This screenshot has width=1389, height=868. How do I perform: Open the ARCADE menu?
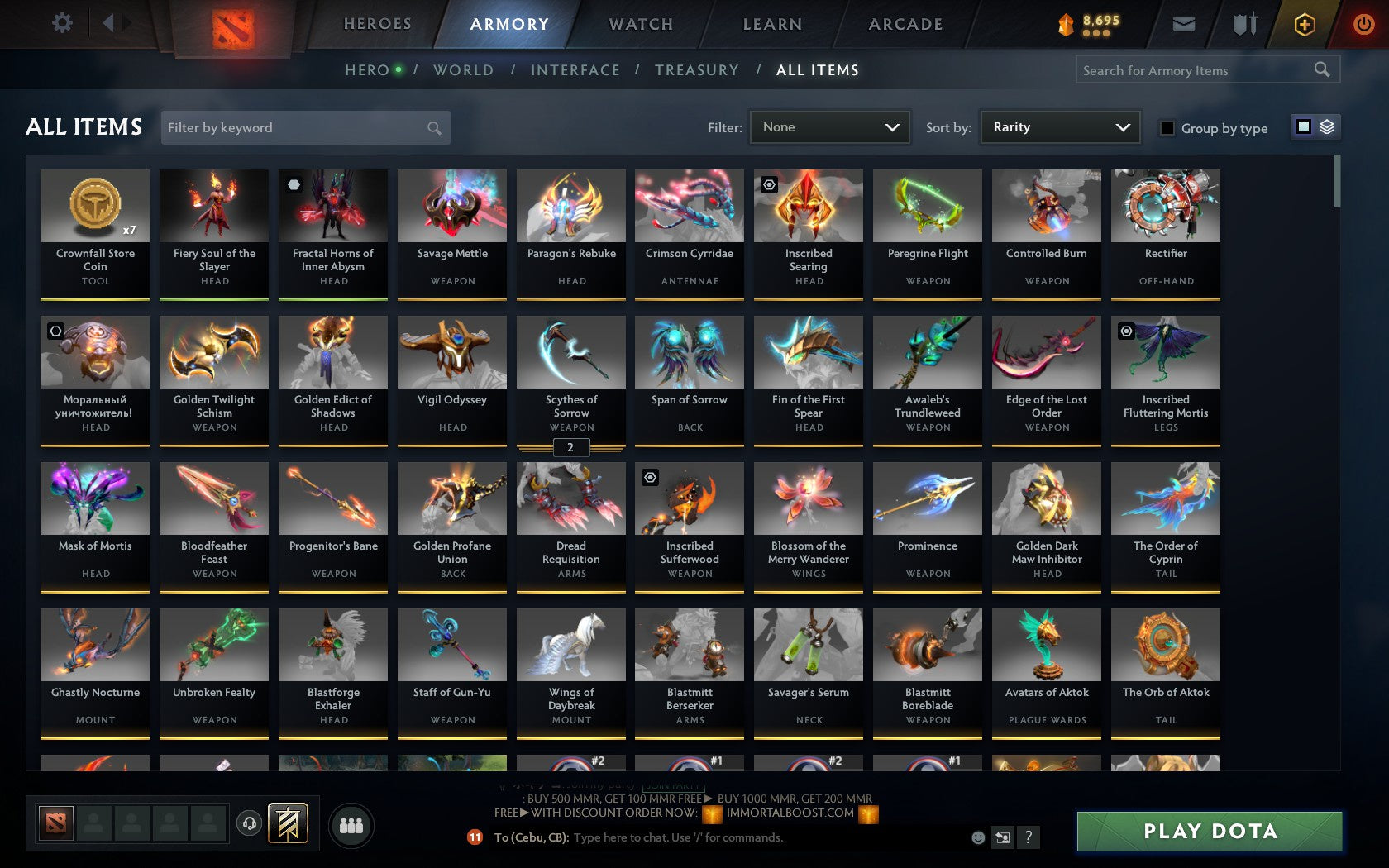click(x=905, y=24)
